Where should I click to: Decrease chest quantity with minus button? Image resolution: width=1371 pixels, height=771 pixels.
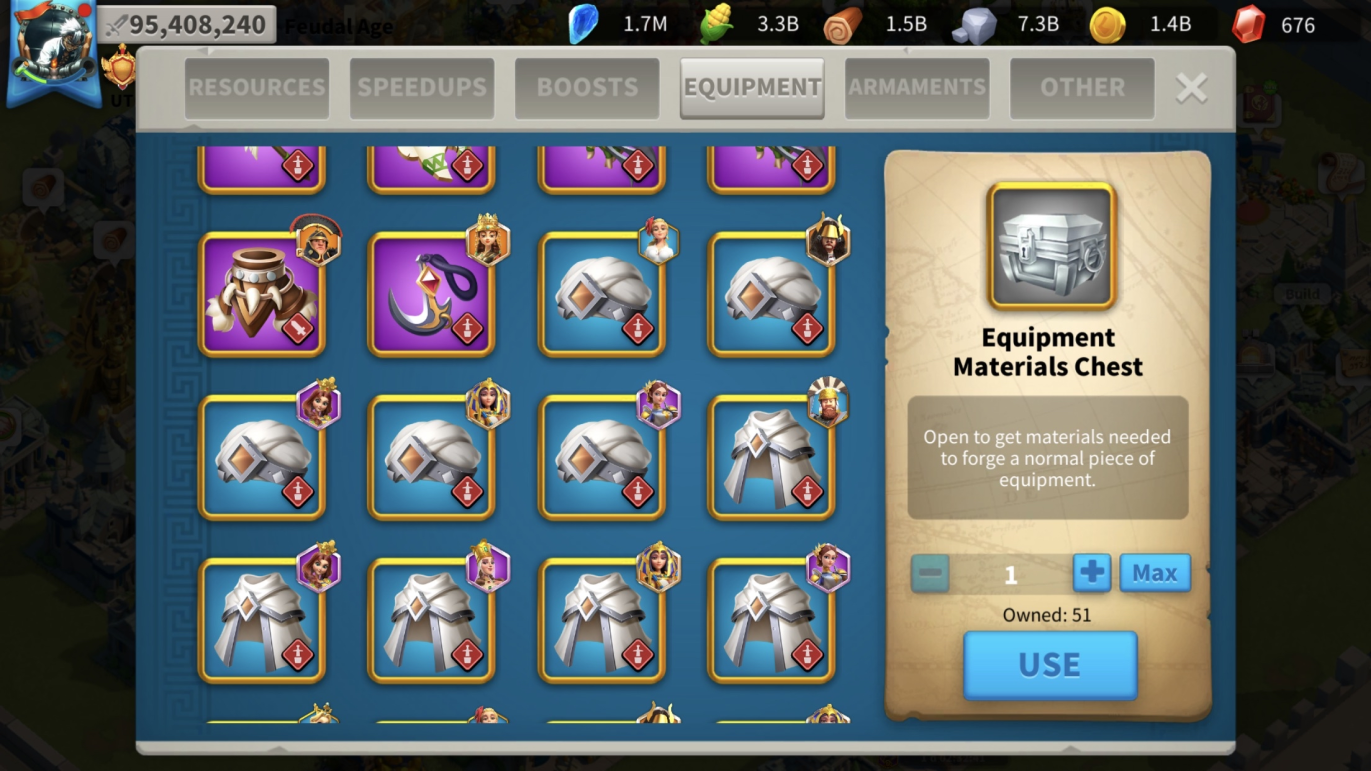pos(930,573)
